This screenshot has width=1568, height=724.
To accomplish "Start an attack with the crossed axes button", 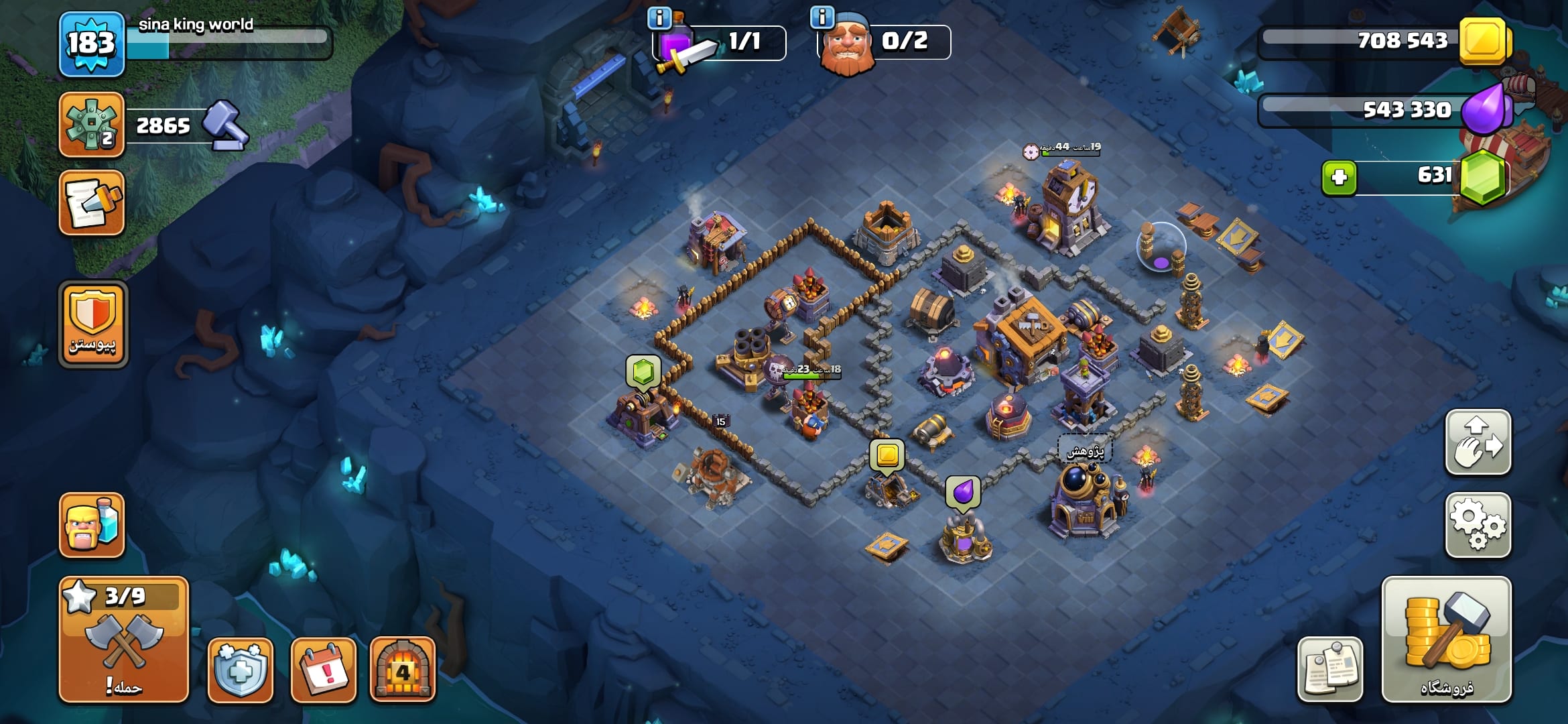I will [124, 640].
